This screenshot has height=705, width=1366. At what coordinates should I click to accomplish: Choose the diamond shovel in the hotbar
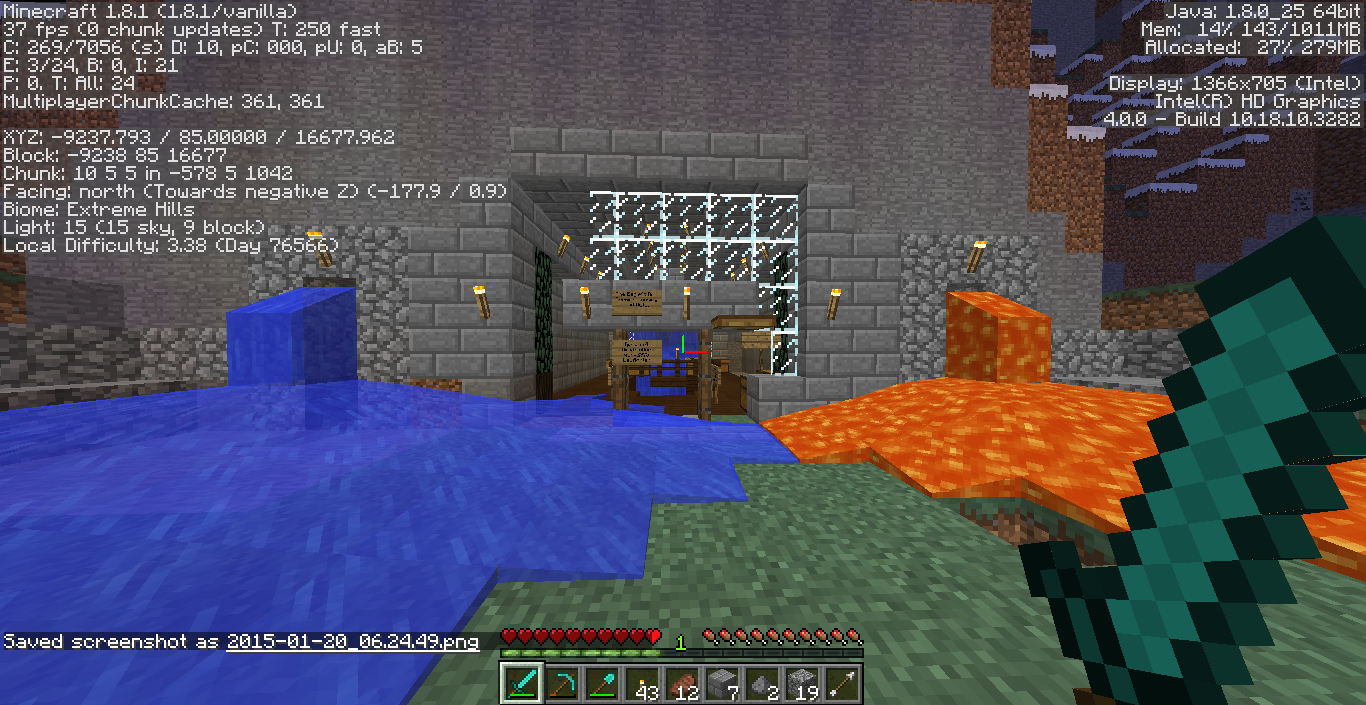click(x=602, y=683)
